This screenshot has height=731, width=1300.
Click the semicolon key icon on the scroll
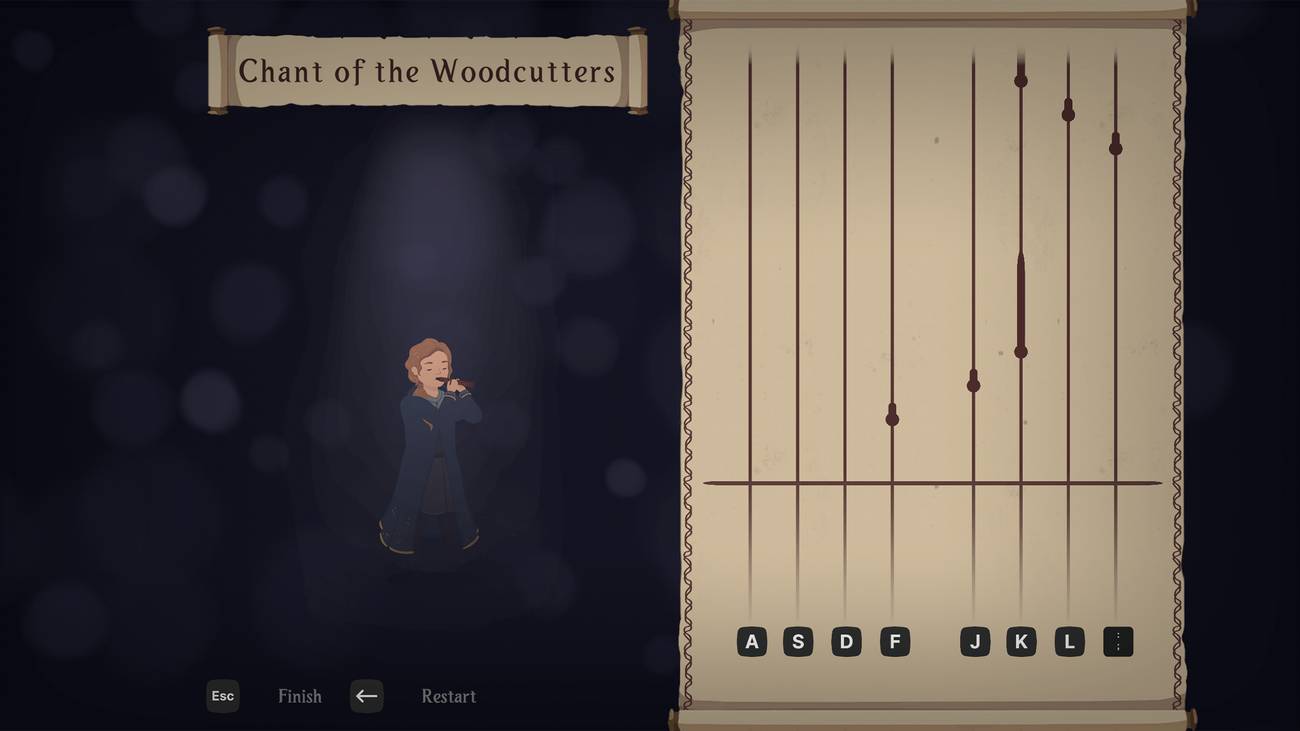click(x=1117, y=641)
